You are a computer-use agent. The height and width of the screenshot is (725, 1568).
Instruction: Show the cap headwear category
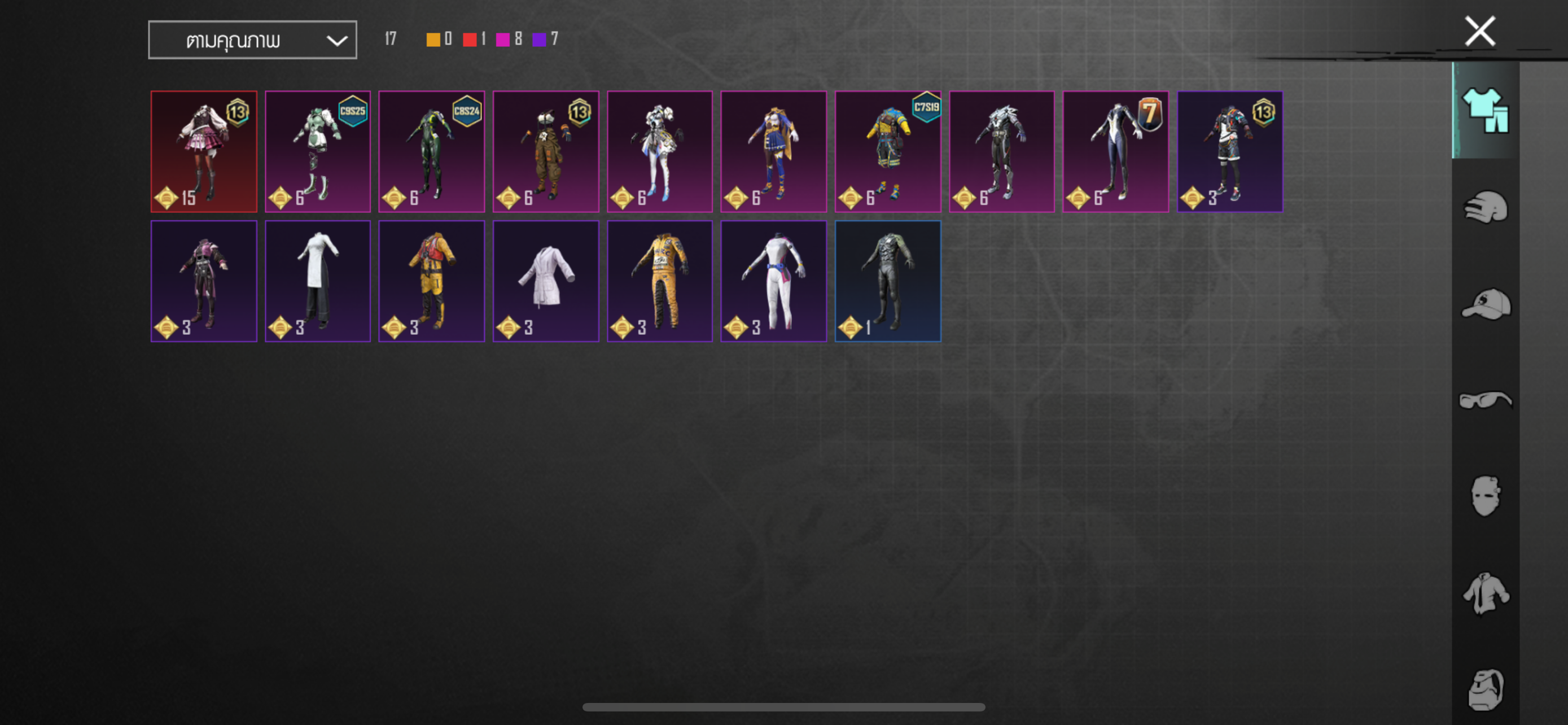(1485, 304)
